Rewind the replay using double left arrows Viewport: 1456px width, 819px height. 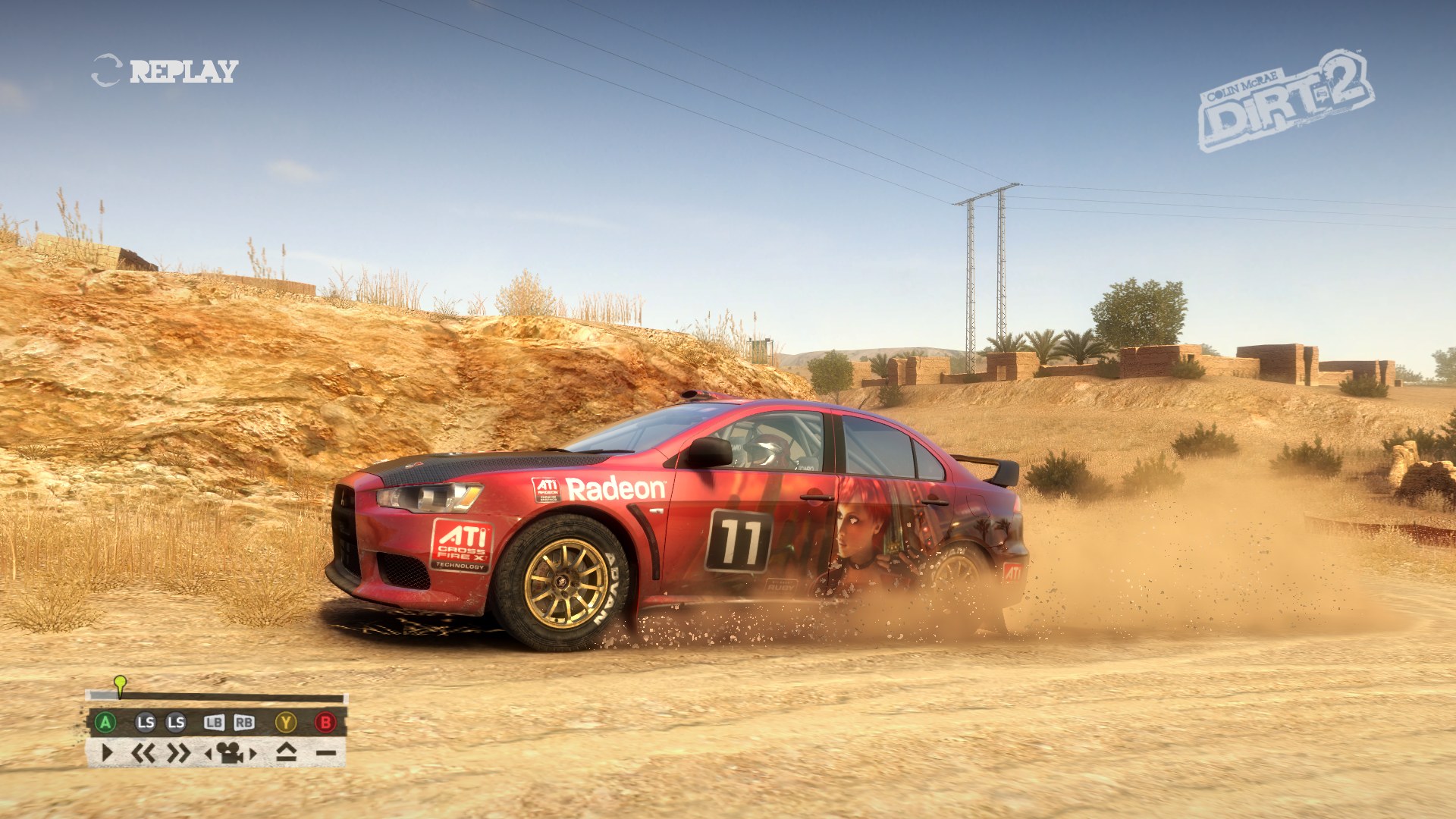click(143, 753)
